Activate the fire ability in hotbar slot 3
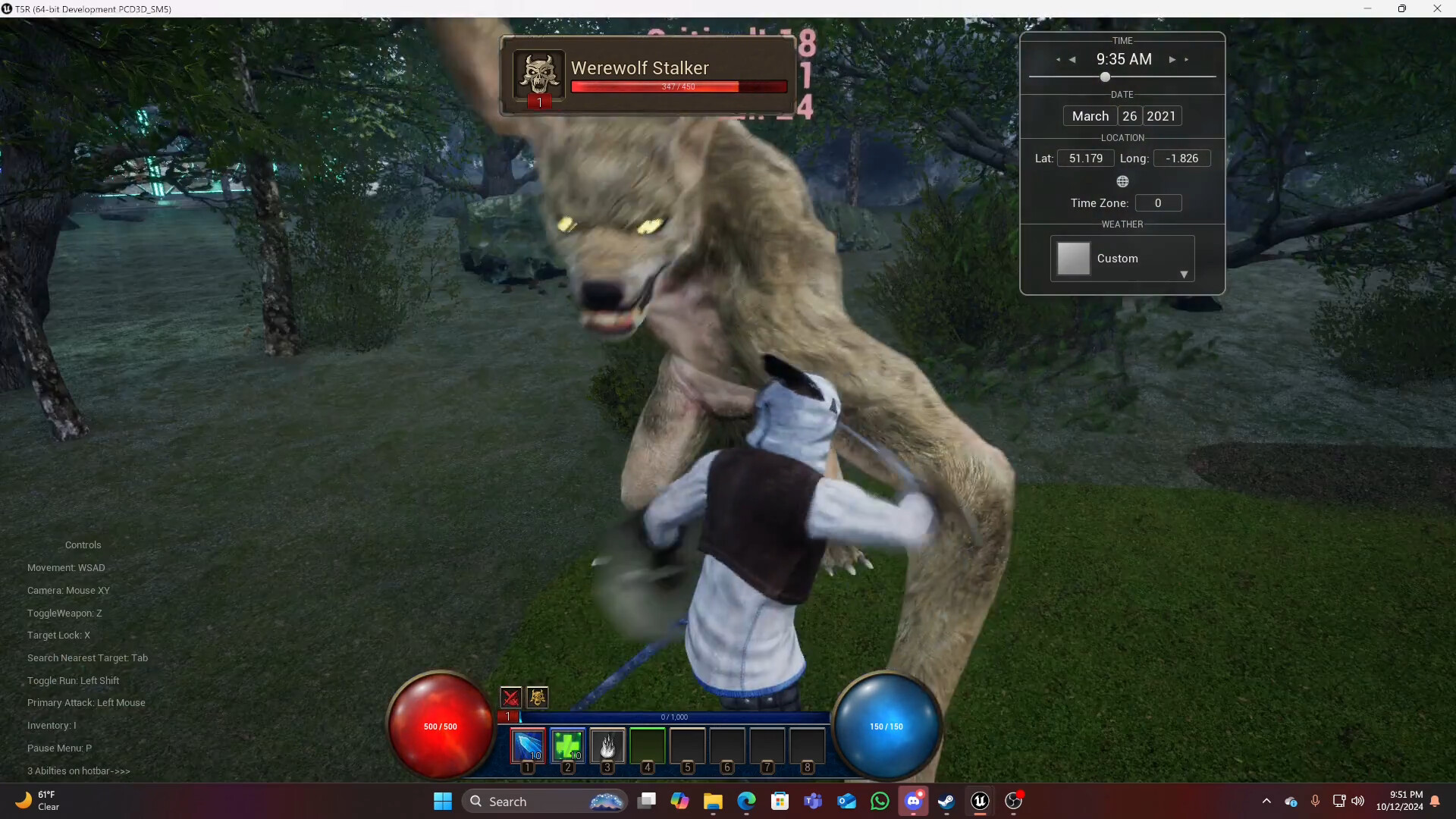 (x=608, y=747)
